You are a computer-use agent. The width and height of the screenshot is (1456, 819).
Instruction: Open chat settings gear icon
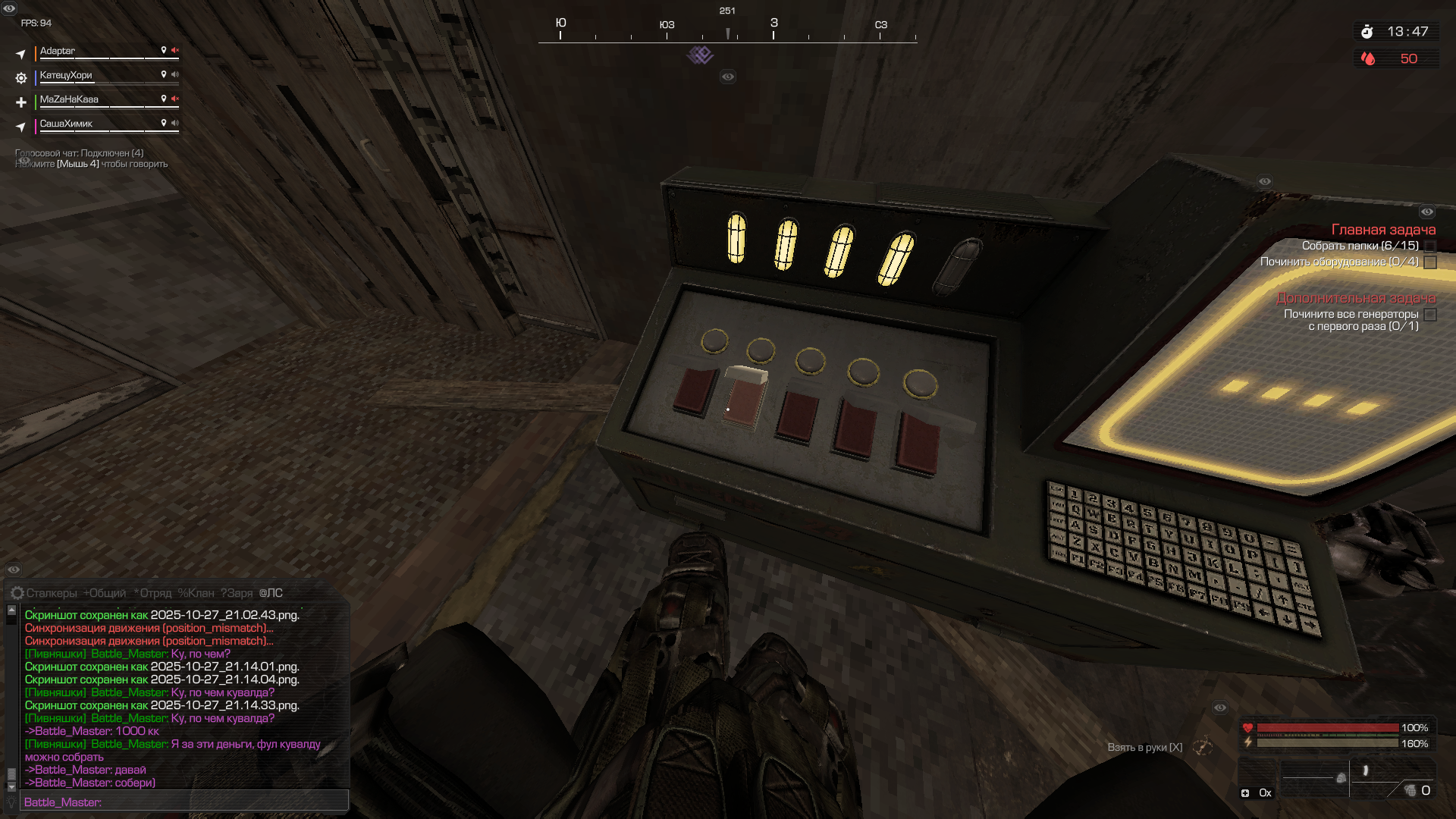17,593
